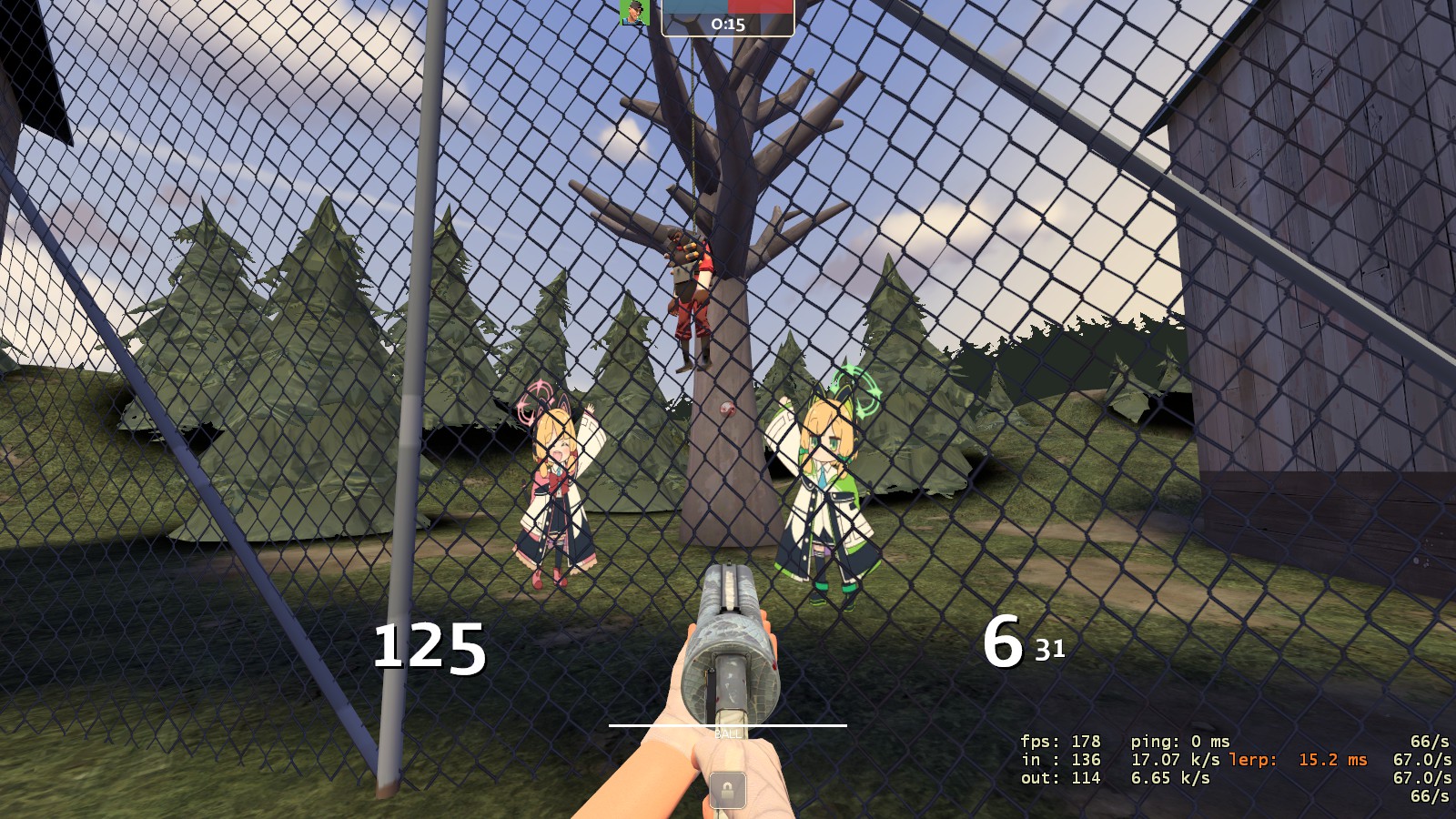
Task: Click the Scout player portrait icon
Action: click(634, 13)
